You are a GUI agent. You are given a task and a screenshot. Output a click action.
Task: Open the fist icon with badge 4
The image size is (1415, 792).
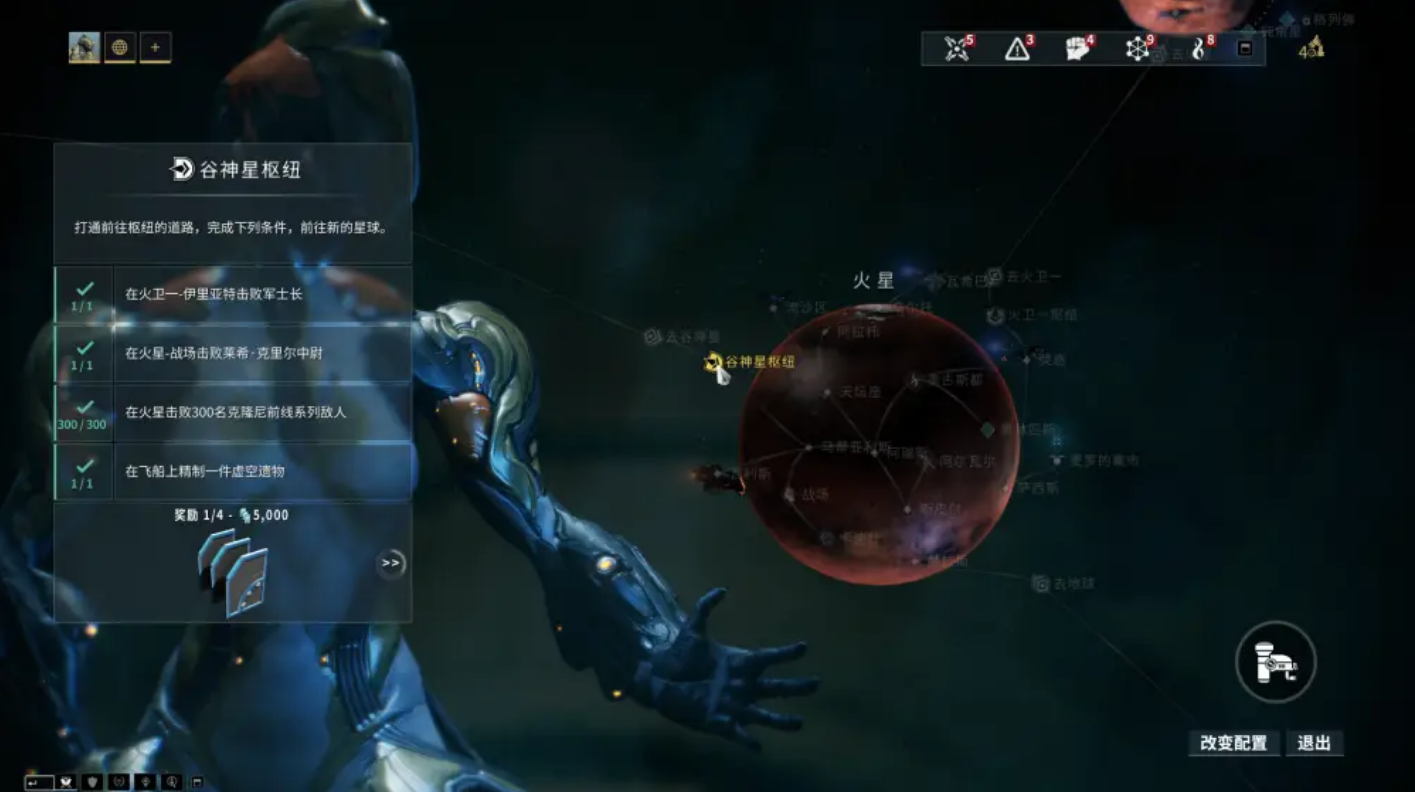point(1077,48)
